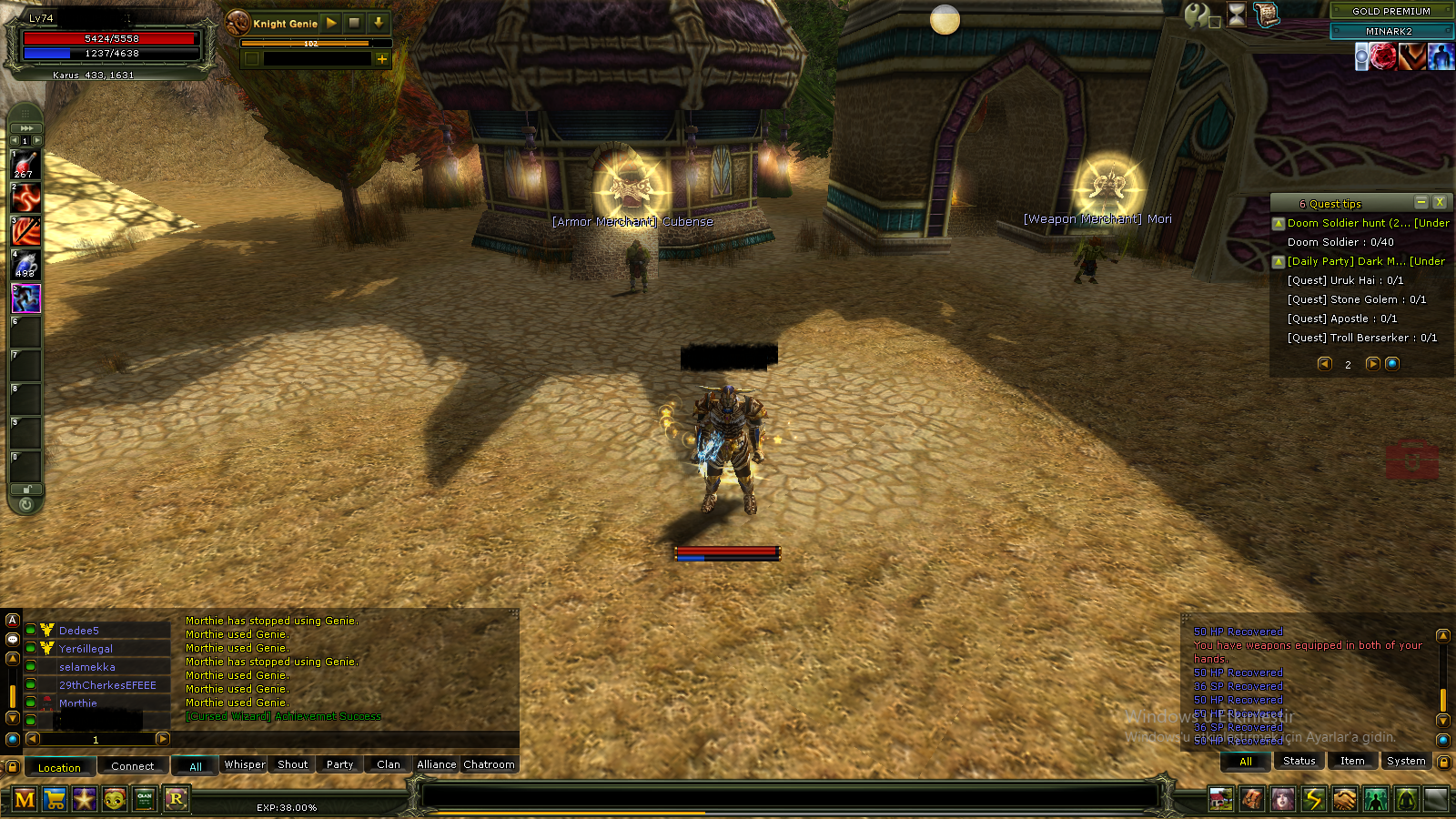Screen dimensions: 1456x819
Task: Minimize the Quest tips panel
Action: (1421, 202)
